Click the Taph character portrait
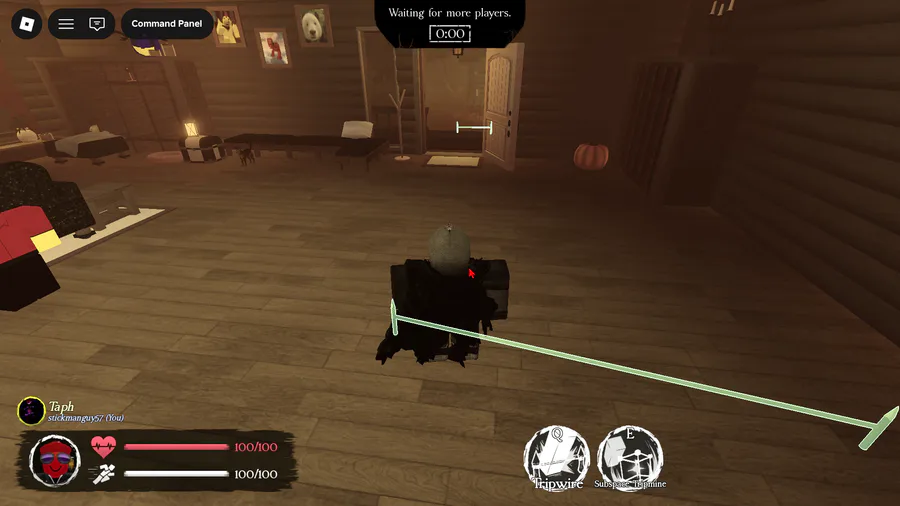Screen dimensions: 900x506 (54, 460)
